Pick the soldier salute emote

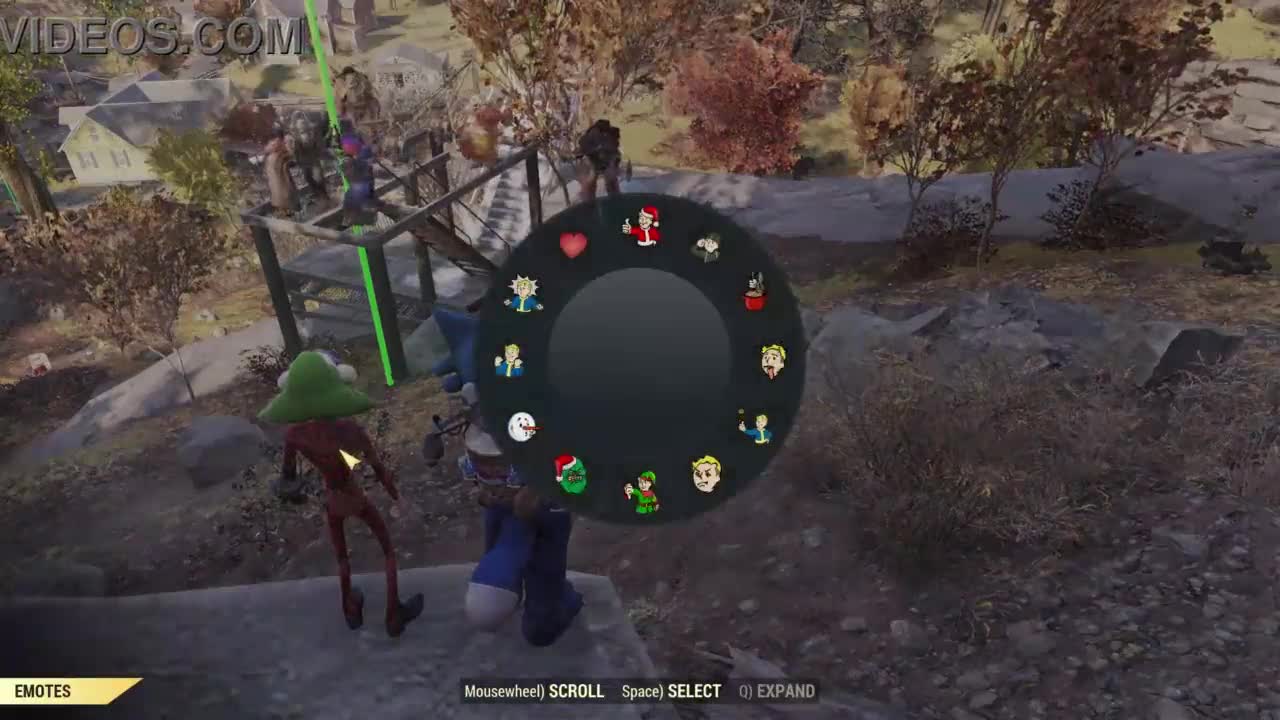tap(708, 246)
